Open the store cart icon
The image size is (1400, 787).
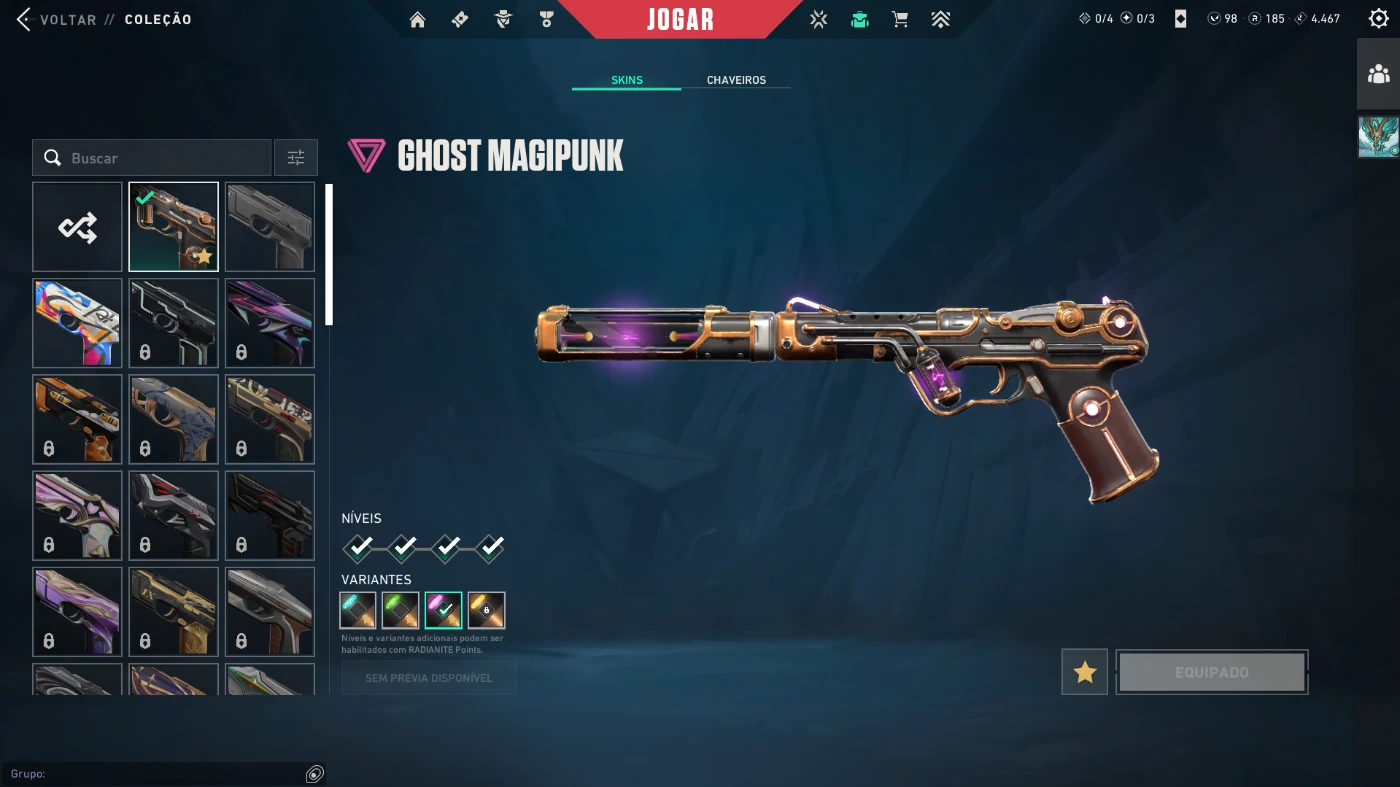900,19
